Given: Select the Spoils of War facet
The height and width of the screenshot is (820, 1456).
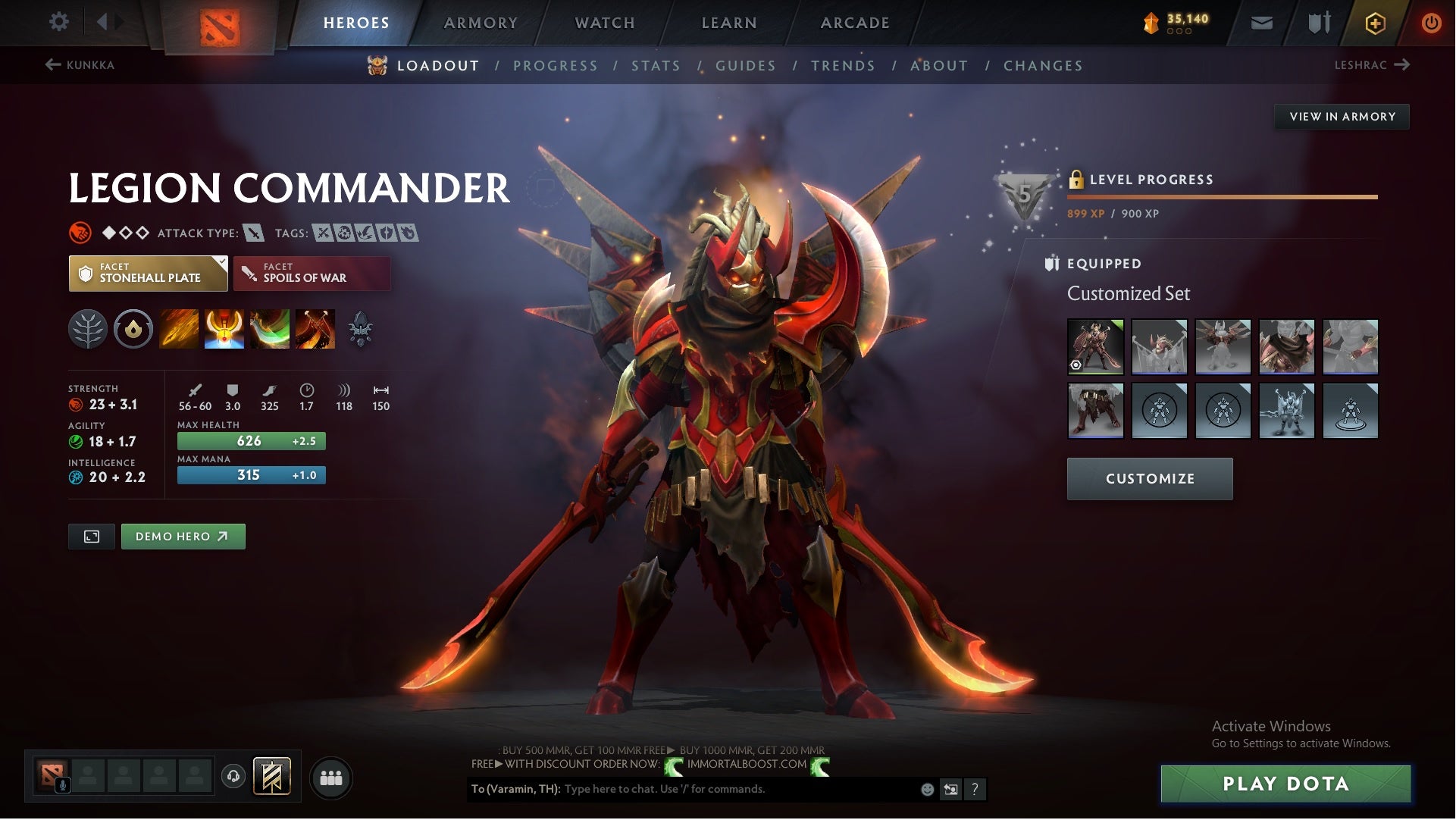Looking at the screenshot, I should click(x=312, y=273).
